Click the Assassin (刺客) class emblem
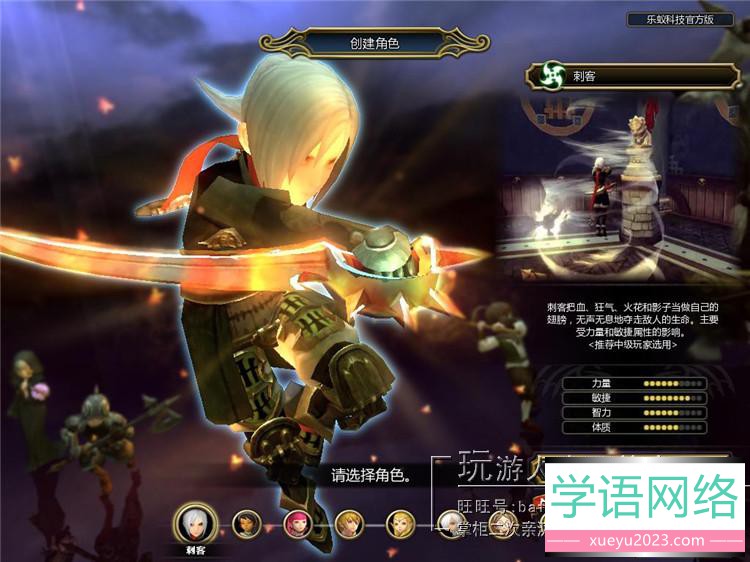750x562 pixels. pyautogui.click(x=547, y=75)
